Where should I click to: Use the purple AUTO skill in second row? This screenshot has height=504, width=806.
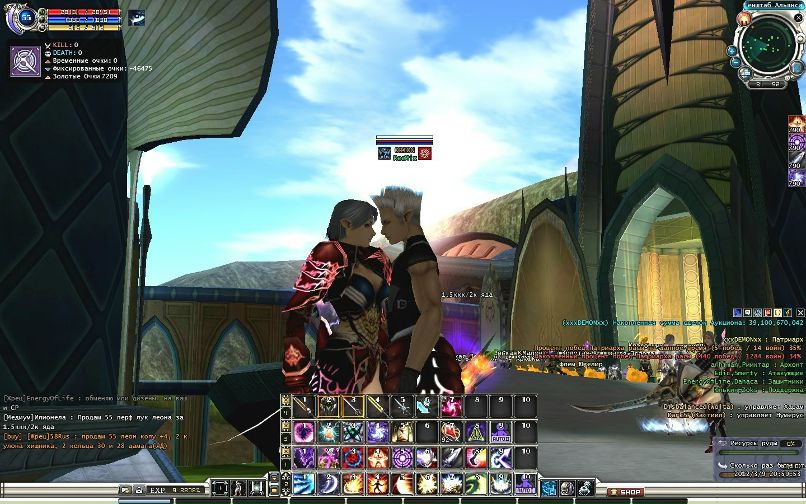coord(500,432)
